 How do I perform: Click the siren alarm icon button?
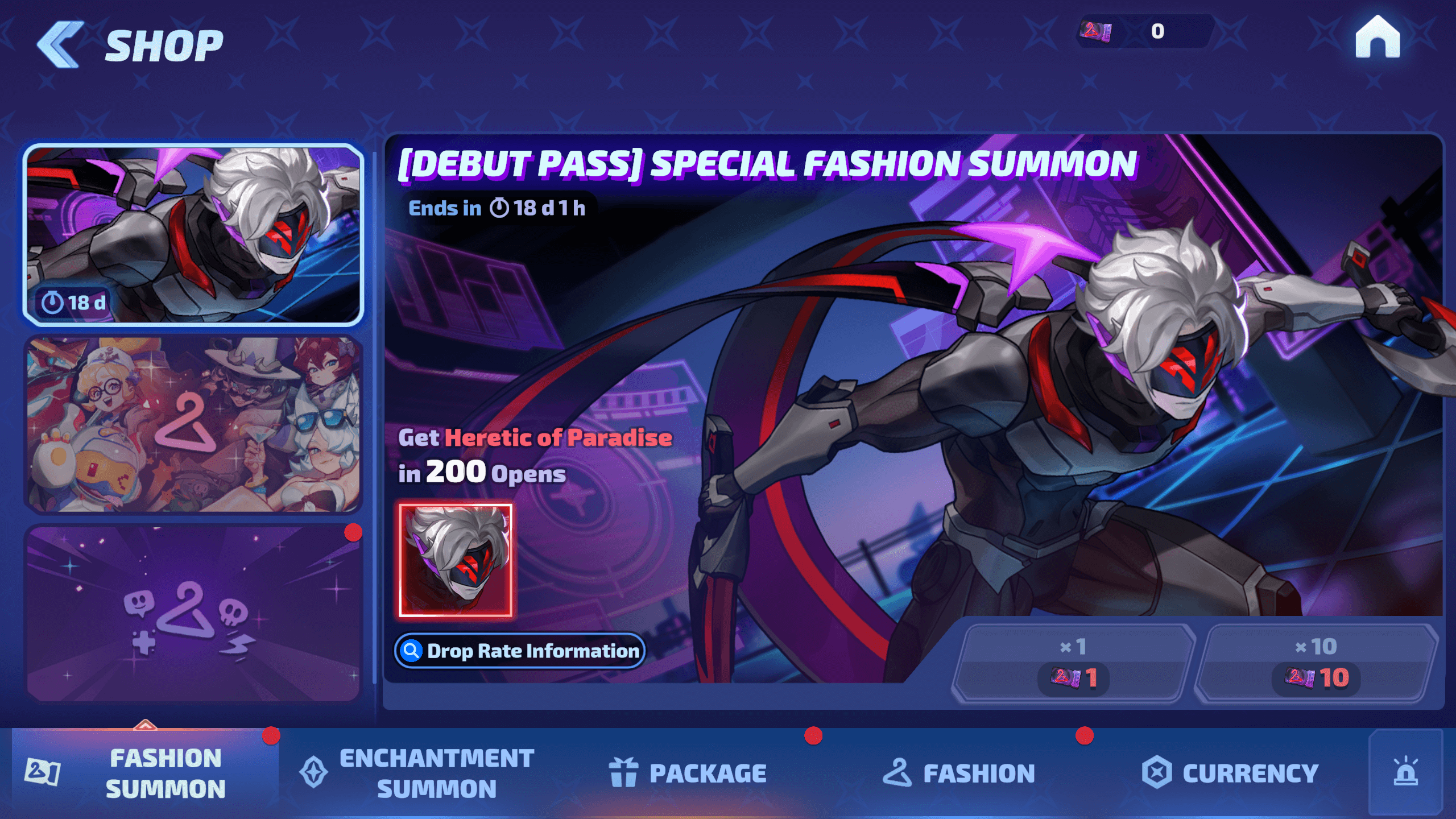point(1405,772)
